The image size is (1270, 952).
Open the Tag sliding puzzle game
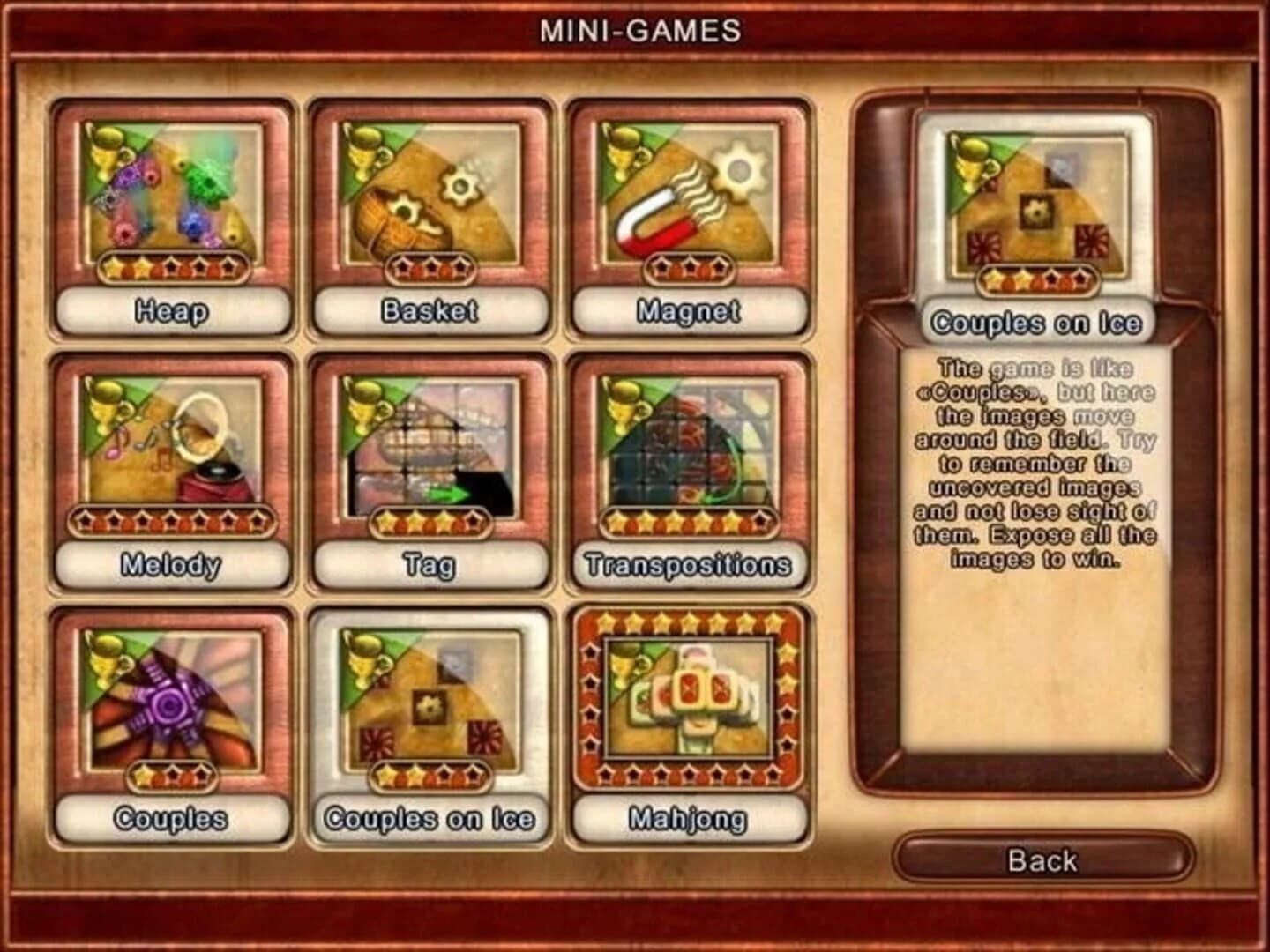430,441
